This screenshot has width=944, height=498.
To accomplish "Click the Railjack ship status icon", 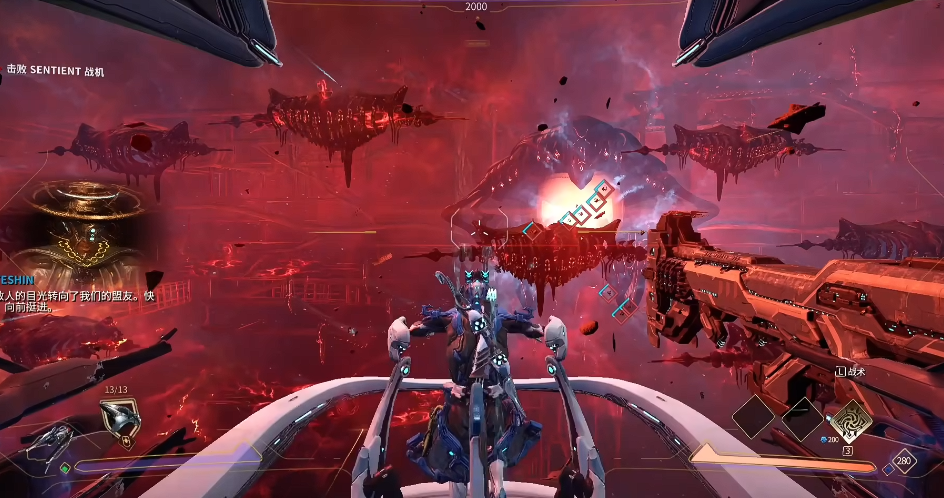I will 48,441.
